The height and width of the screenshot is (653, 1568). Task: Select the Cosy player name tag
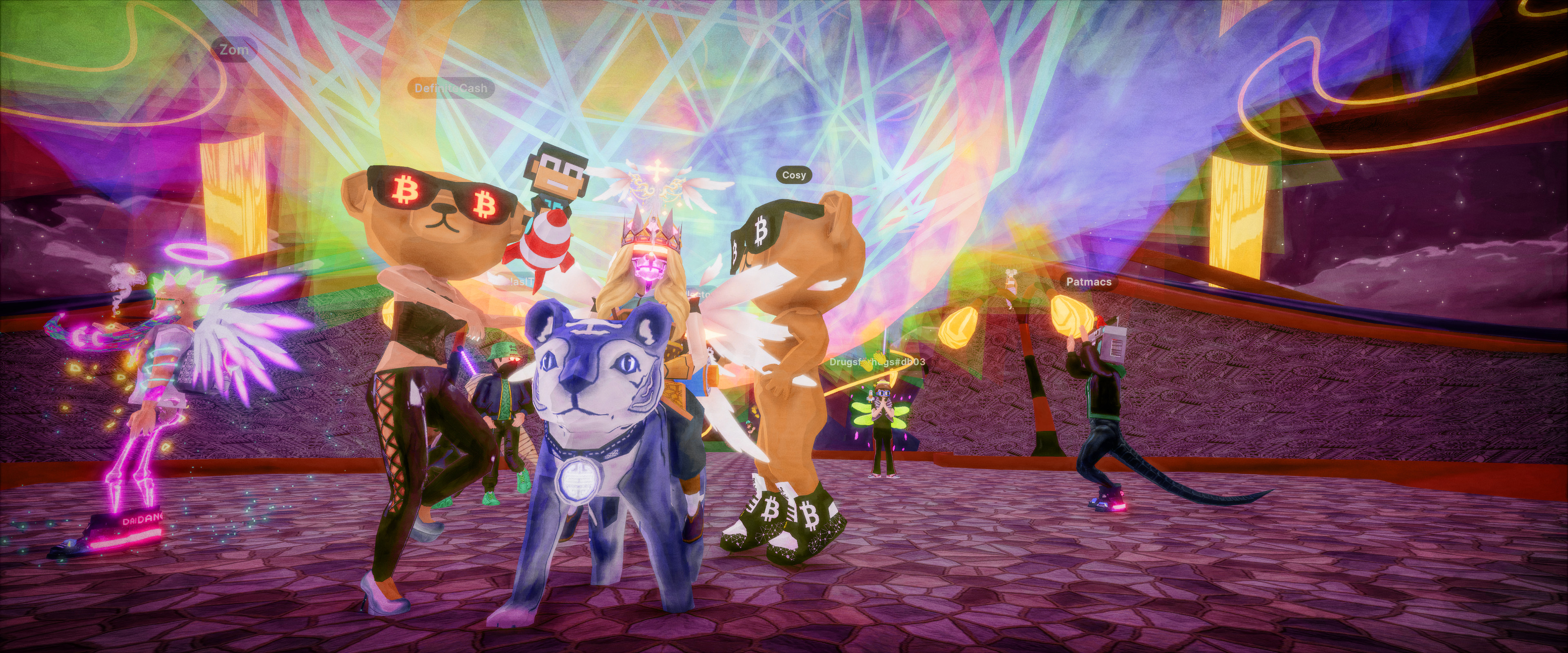tap(794, 175)
